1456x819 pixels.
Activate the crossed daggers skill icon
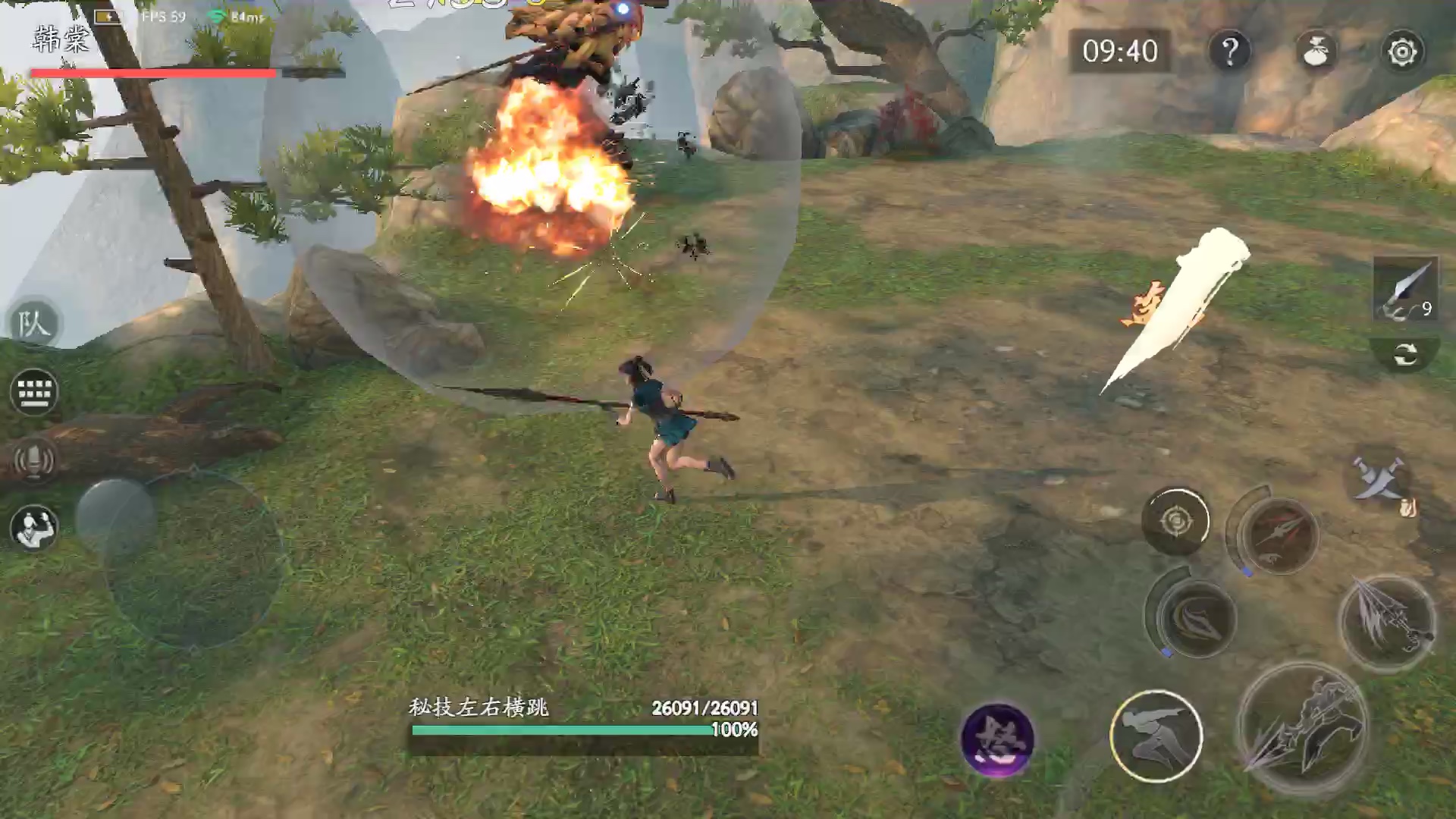click(x=1382, y=482)
